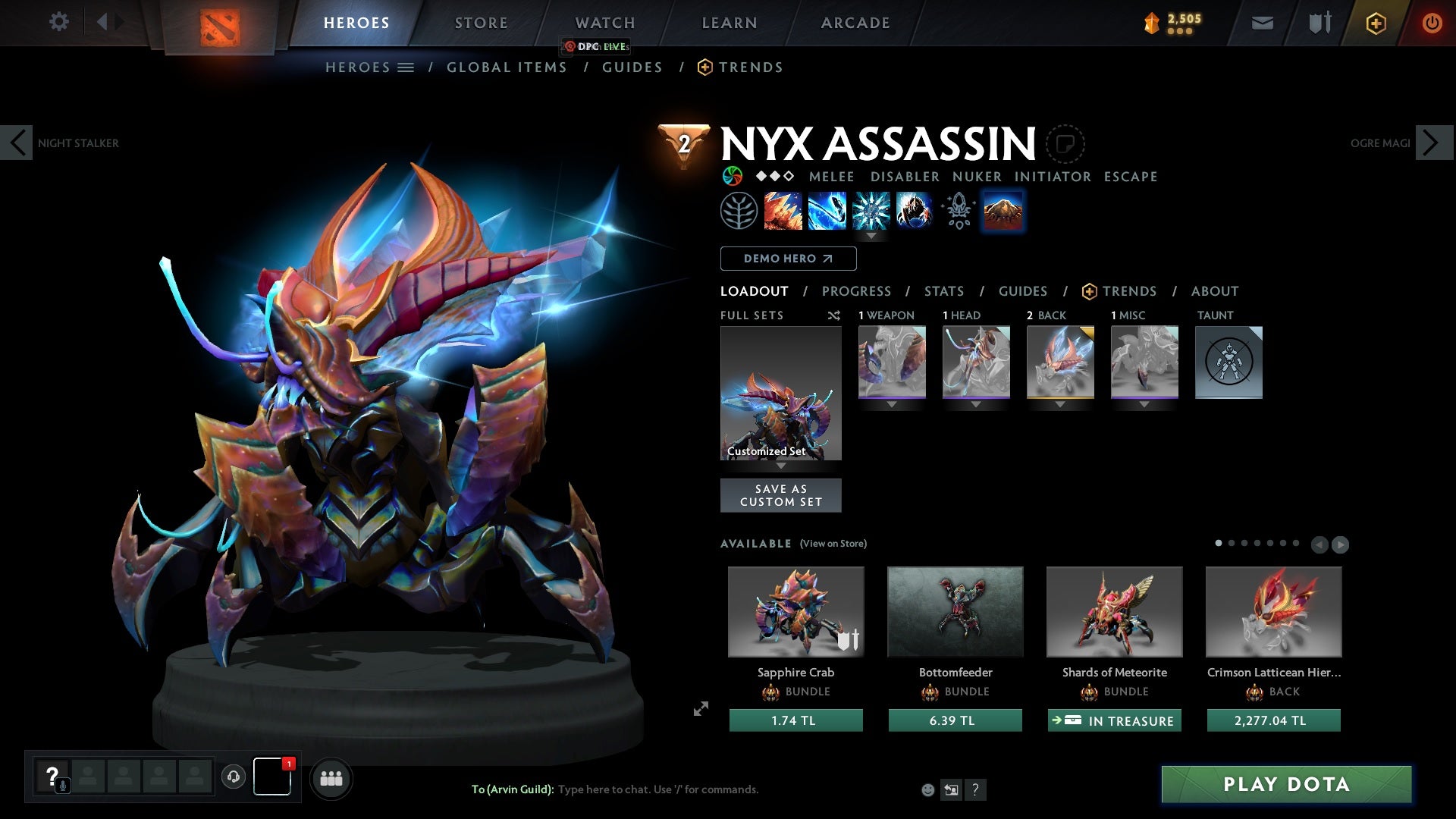Click the Vendetta ultimate ability icon
Viewport: 1456px width, 819px height.
click(915, 211)
